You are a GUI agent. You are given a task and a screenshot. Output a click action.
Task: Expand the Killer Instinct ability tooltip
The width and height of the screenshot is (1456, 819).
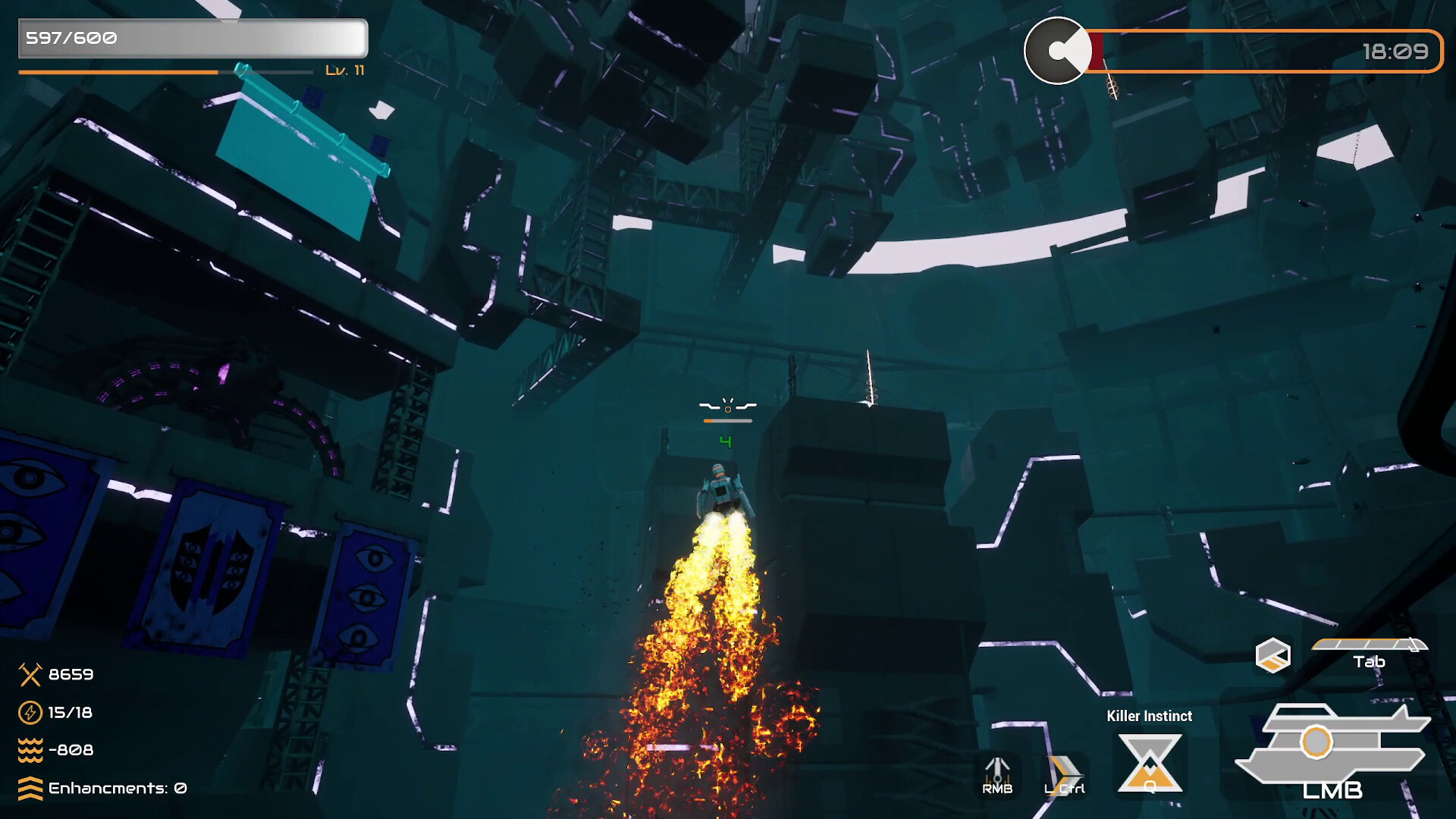[1149, 715]
